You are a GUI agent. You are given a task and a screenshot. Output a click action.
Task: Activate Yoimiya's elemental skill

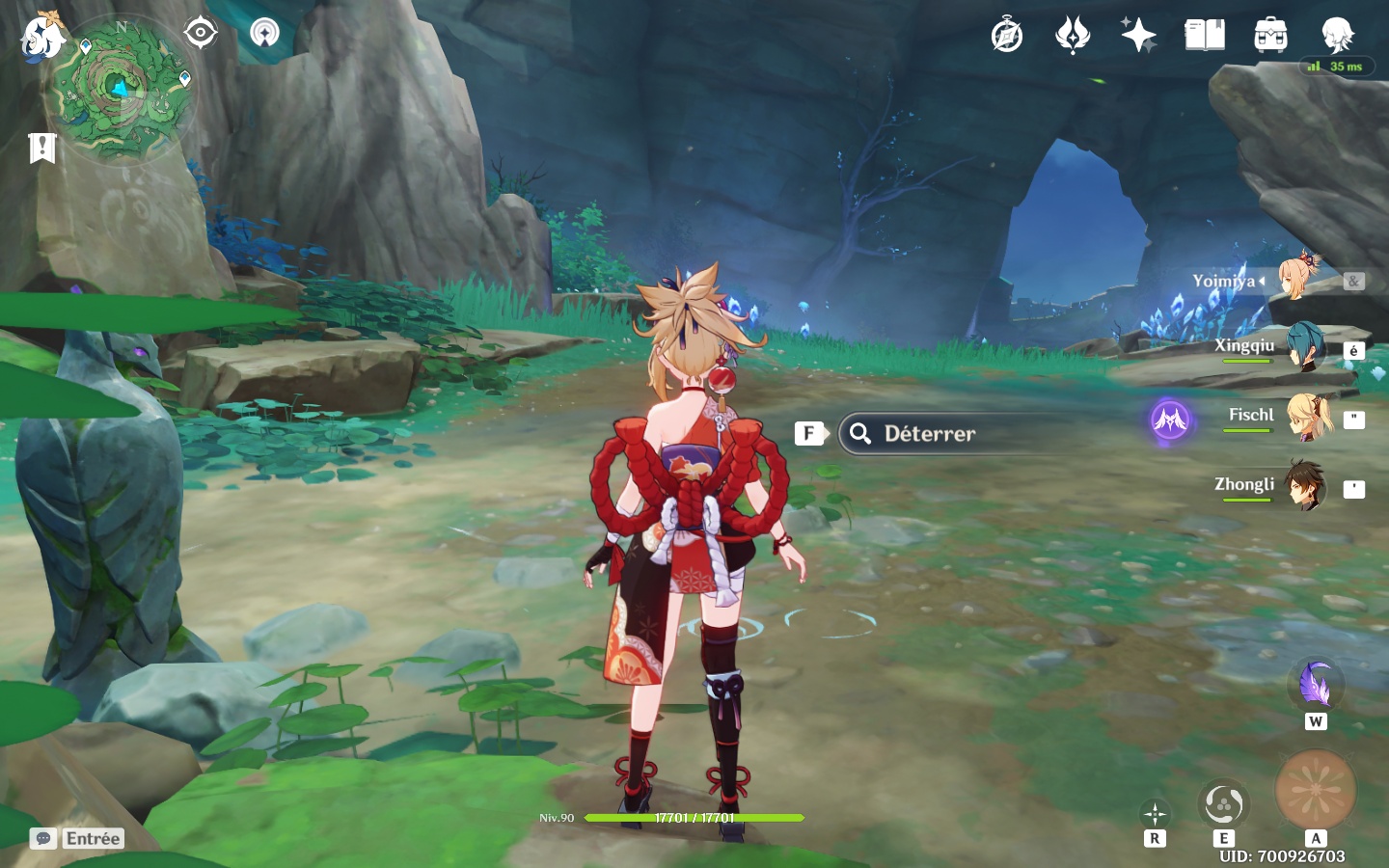1223,803
